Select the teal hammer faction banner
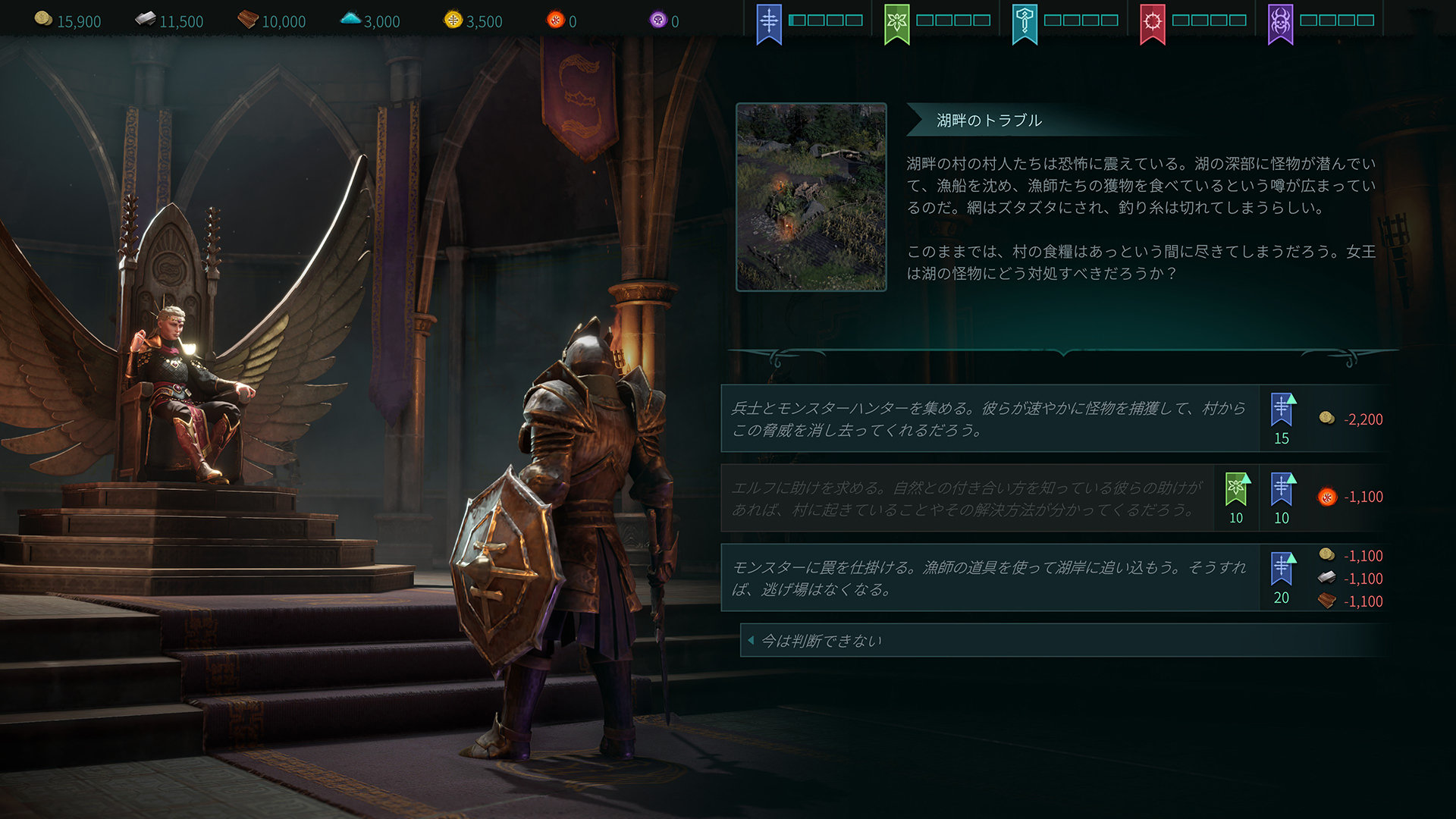This screenshot has width=1456, height=819. 1025,20
